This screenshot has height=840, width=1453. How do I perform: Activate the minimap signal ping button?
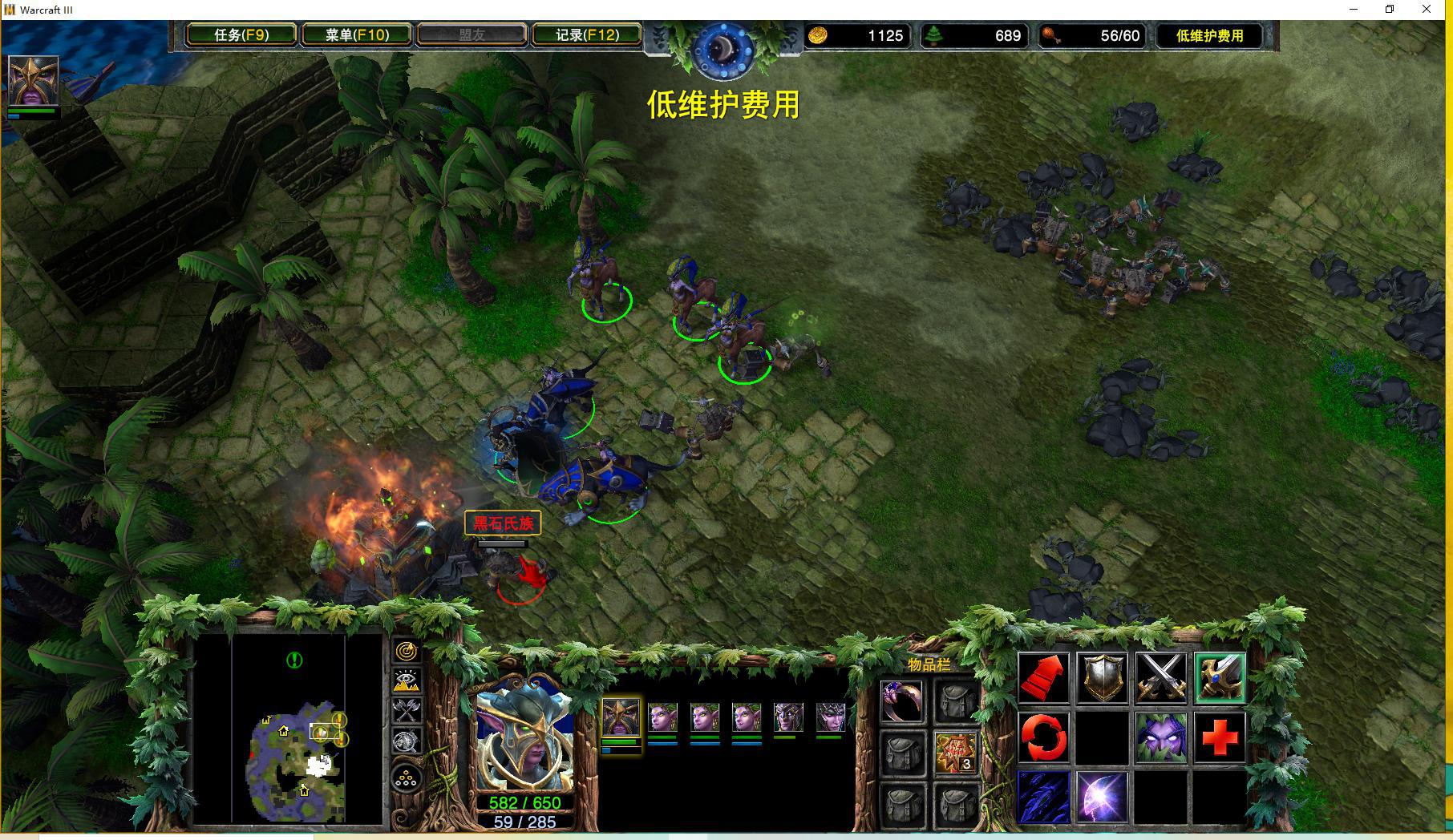pos(407,652)
